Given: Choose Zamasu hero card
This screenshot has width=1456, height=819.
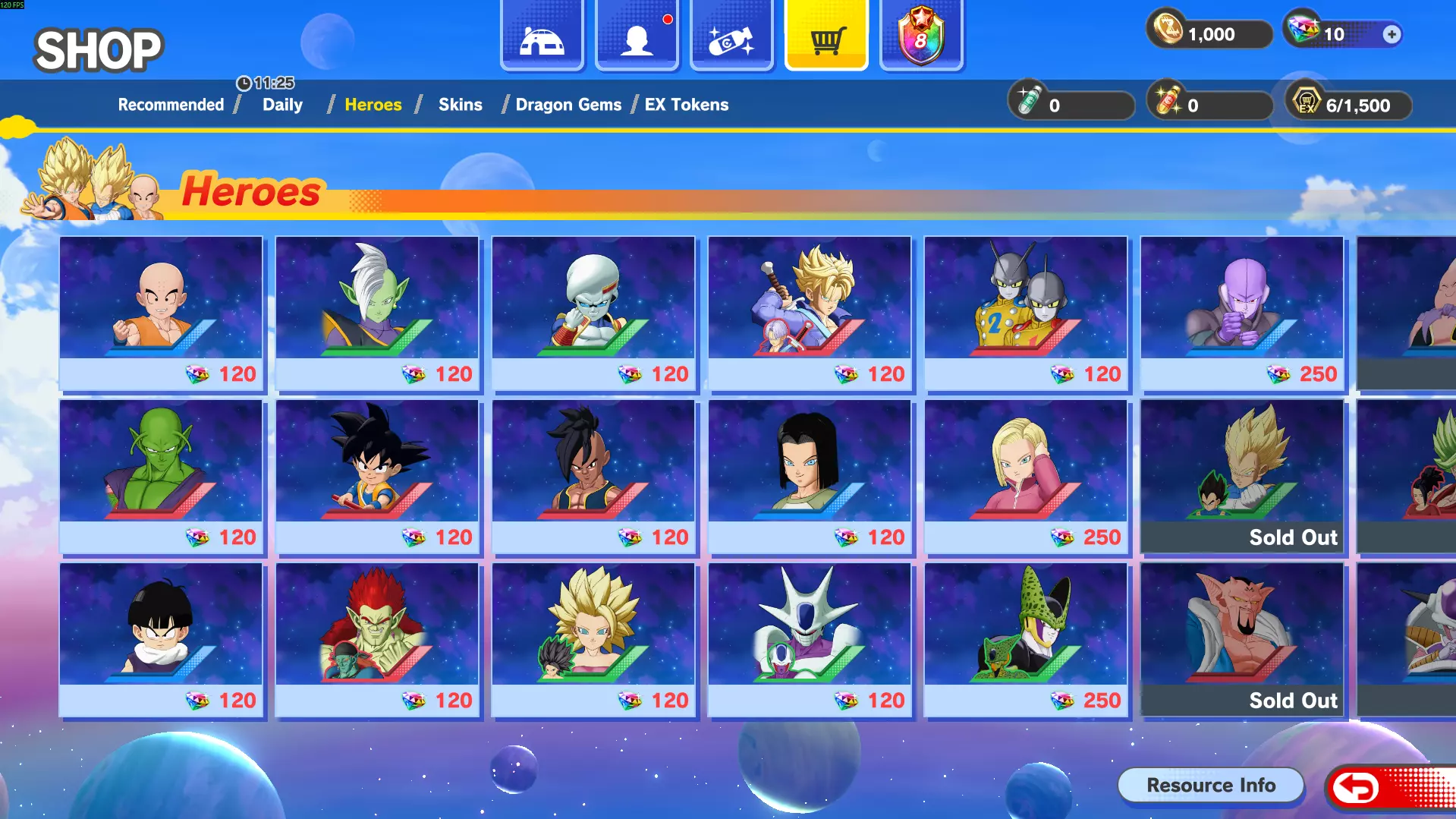Looking at the screenshot, I should pos(377,313).
